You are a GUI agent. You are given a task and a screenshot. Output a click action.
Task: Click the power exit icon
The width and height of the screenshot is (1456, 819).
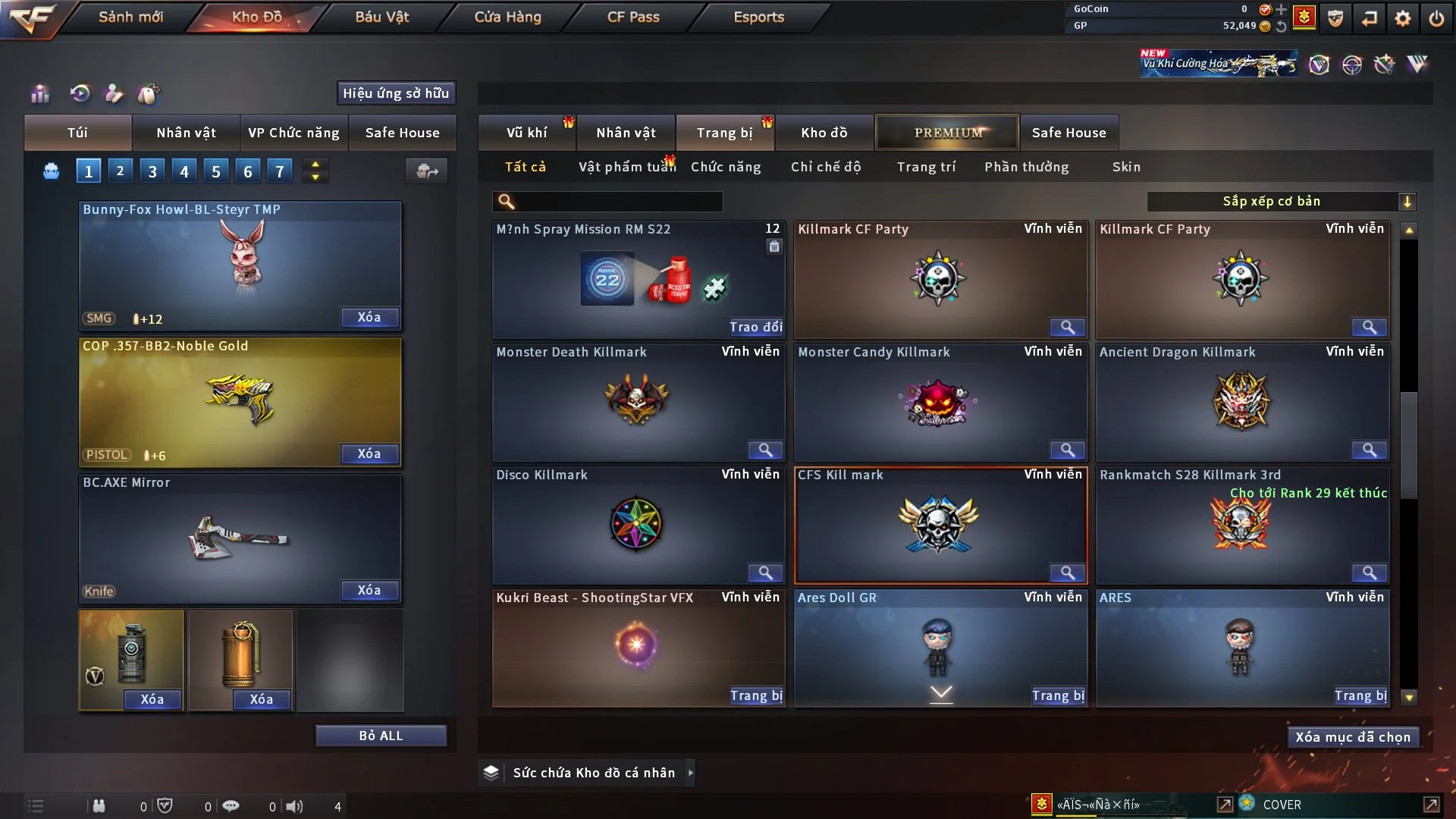[1436, 18]
